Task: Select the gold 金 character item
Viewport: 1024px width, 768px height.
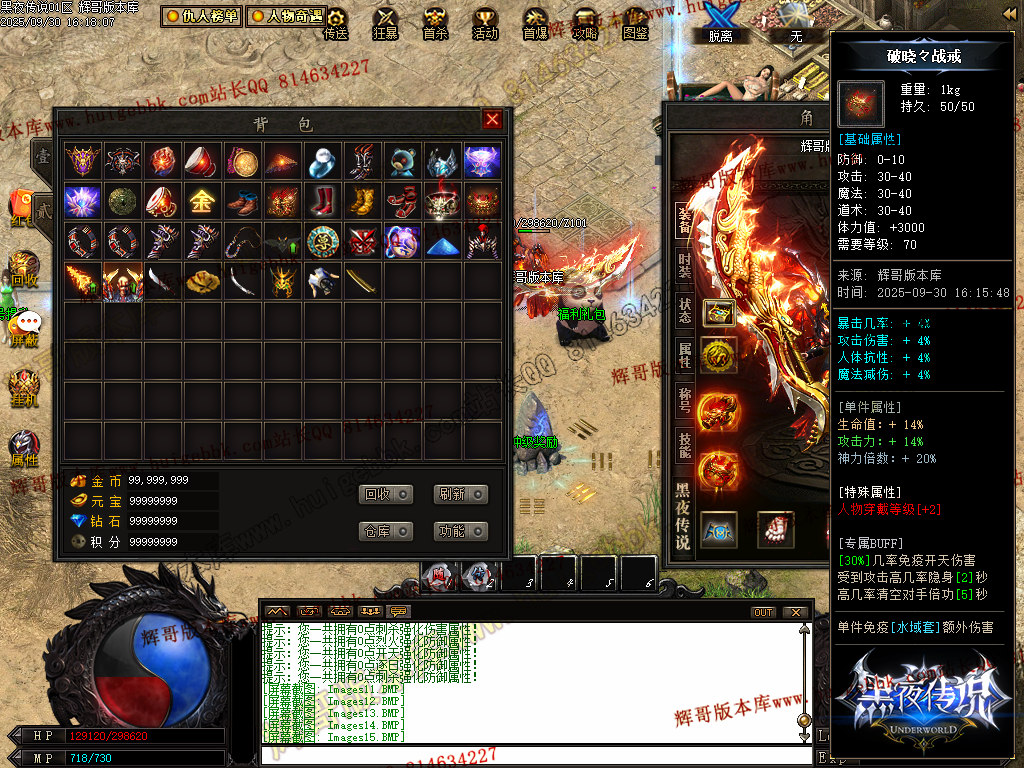Action: [x=201, y=201]
